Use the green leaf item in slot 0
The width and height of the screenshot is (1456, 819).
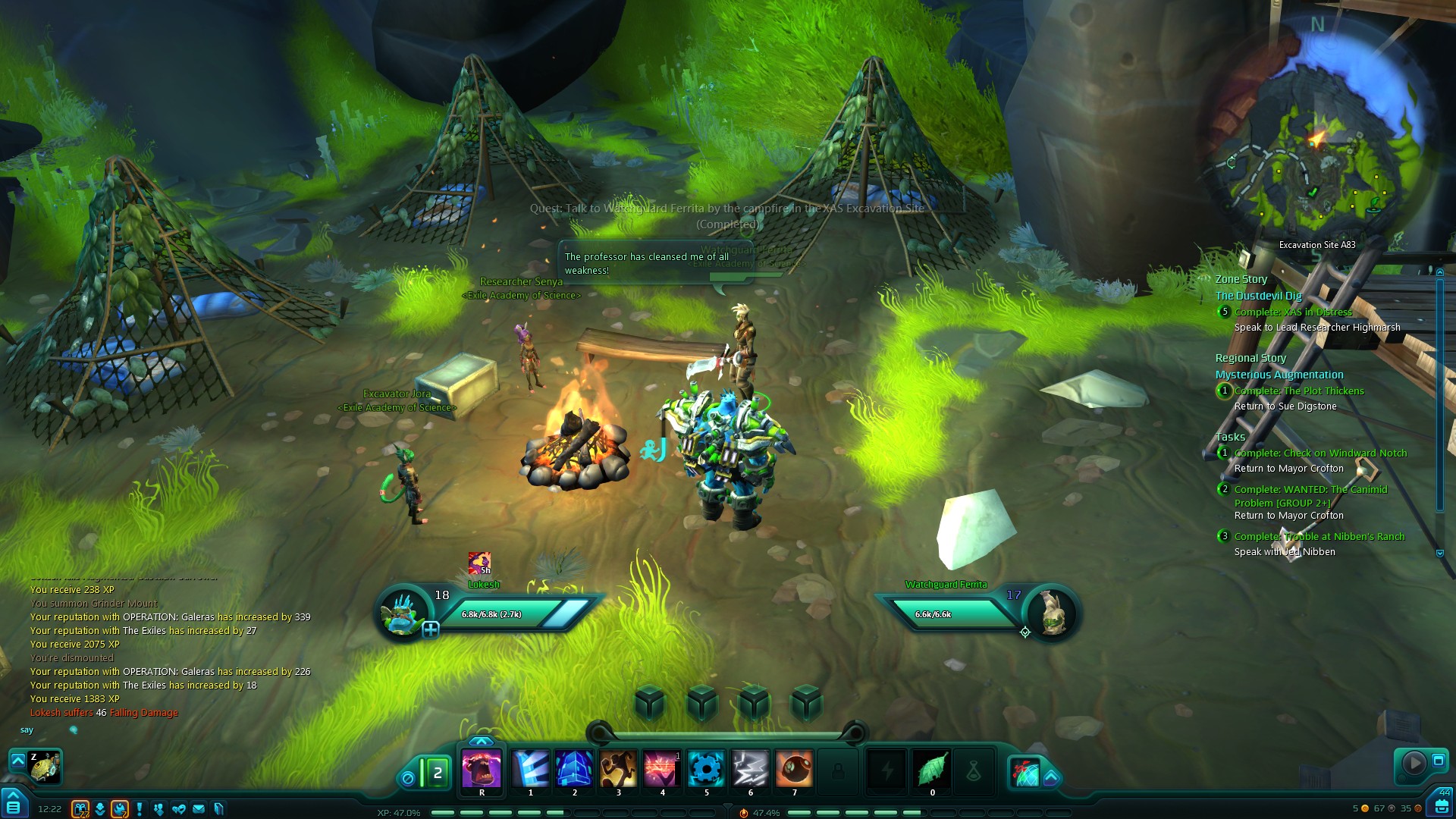tap(932, 770)
